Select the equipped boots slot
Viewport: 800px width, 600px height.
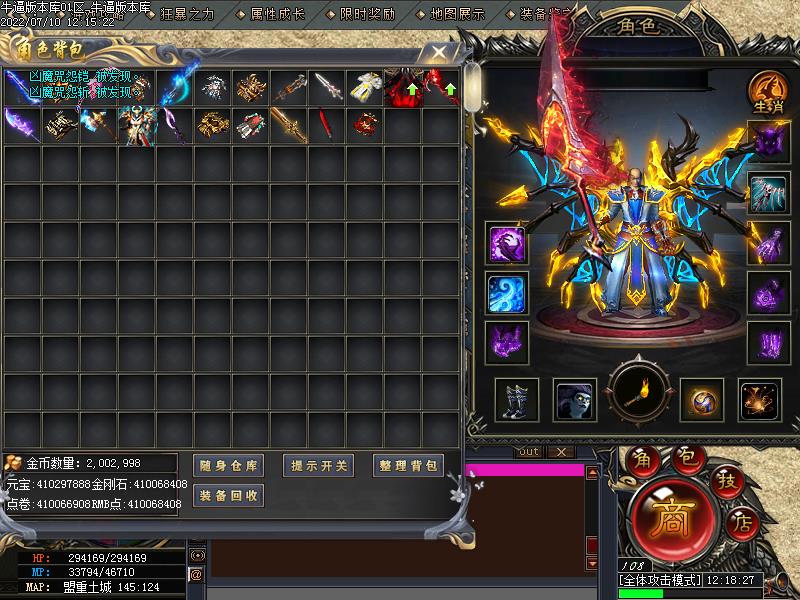[x=517, y=399]
